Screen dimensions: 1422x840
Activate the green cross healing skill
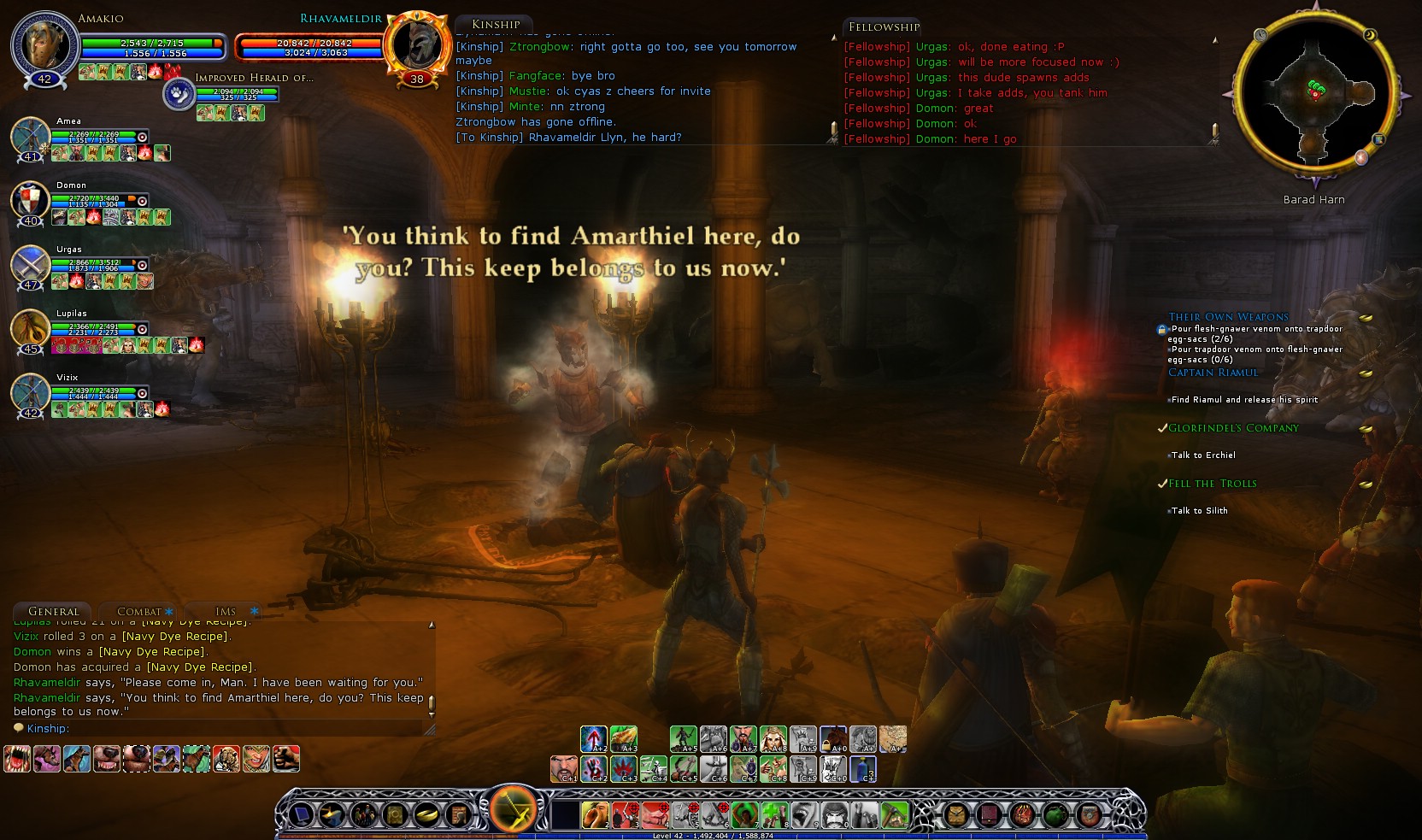[774, 815]
